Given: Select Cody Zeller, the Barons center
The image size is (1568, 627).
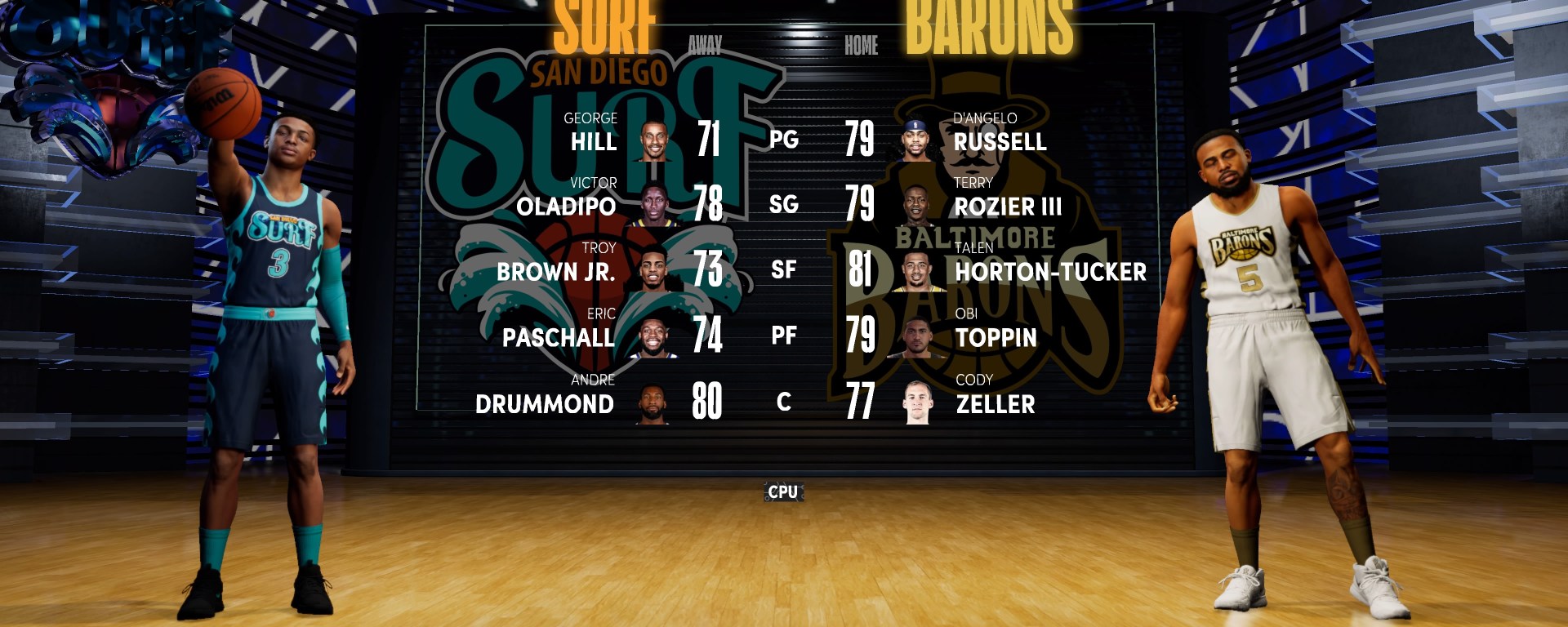Looking at the screenshot, I should pos(995,403).
